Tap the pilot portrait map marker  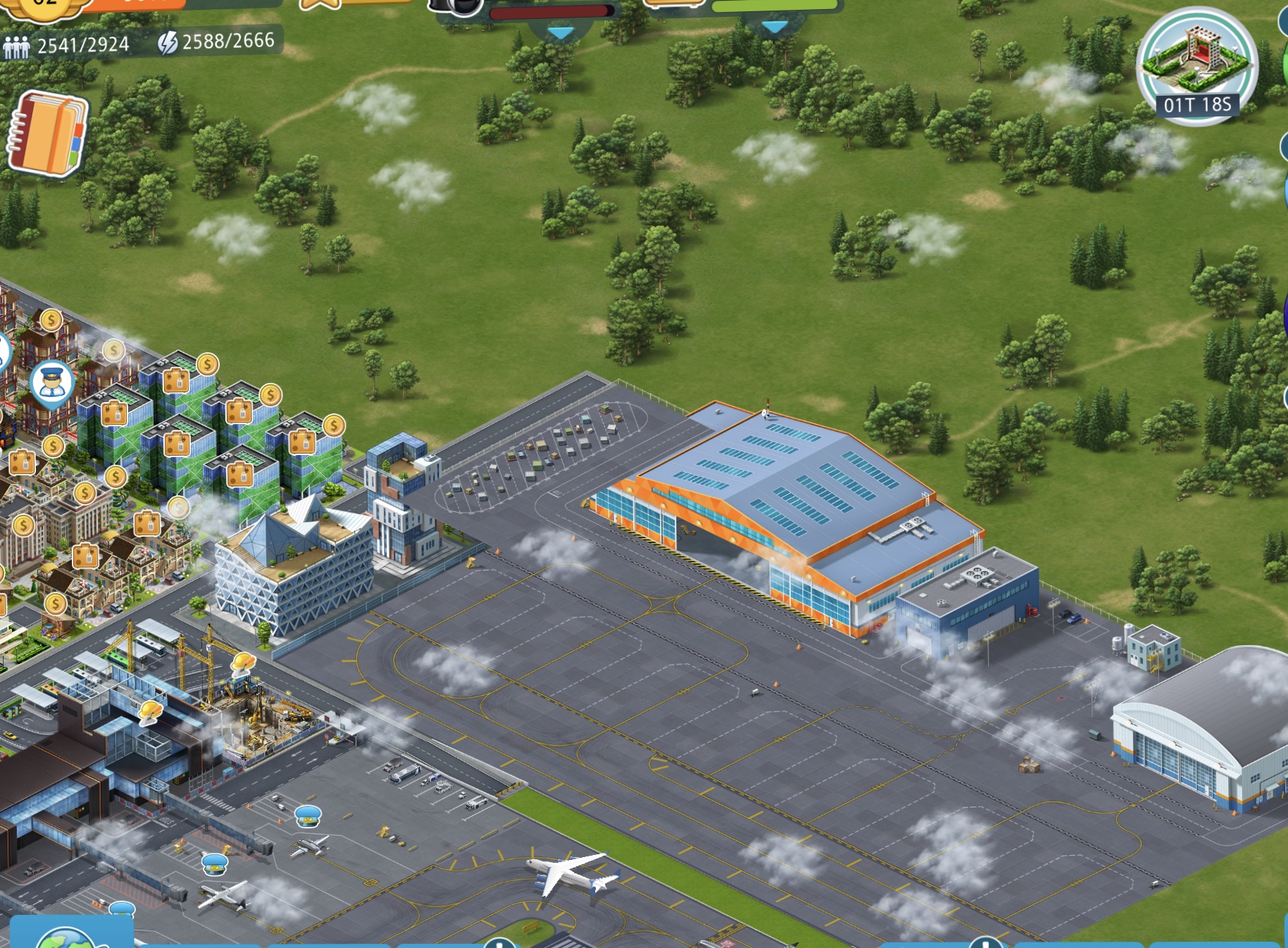click(52, 384)
